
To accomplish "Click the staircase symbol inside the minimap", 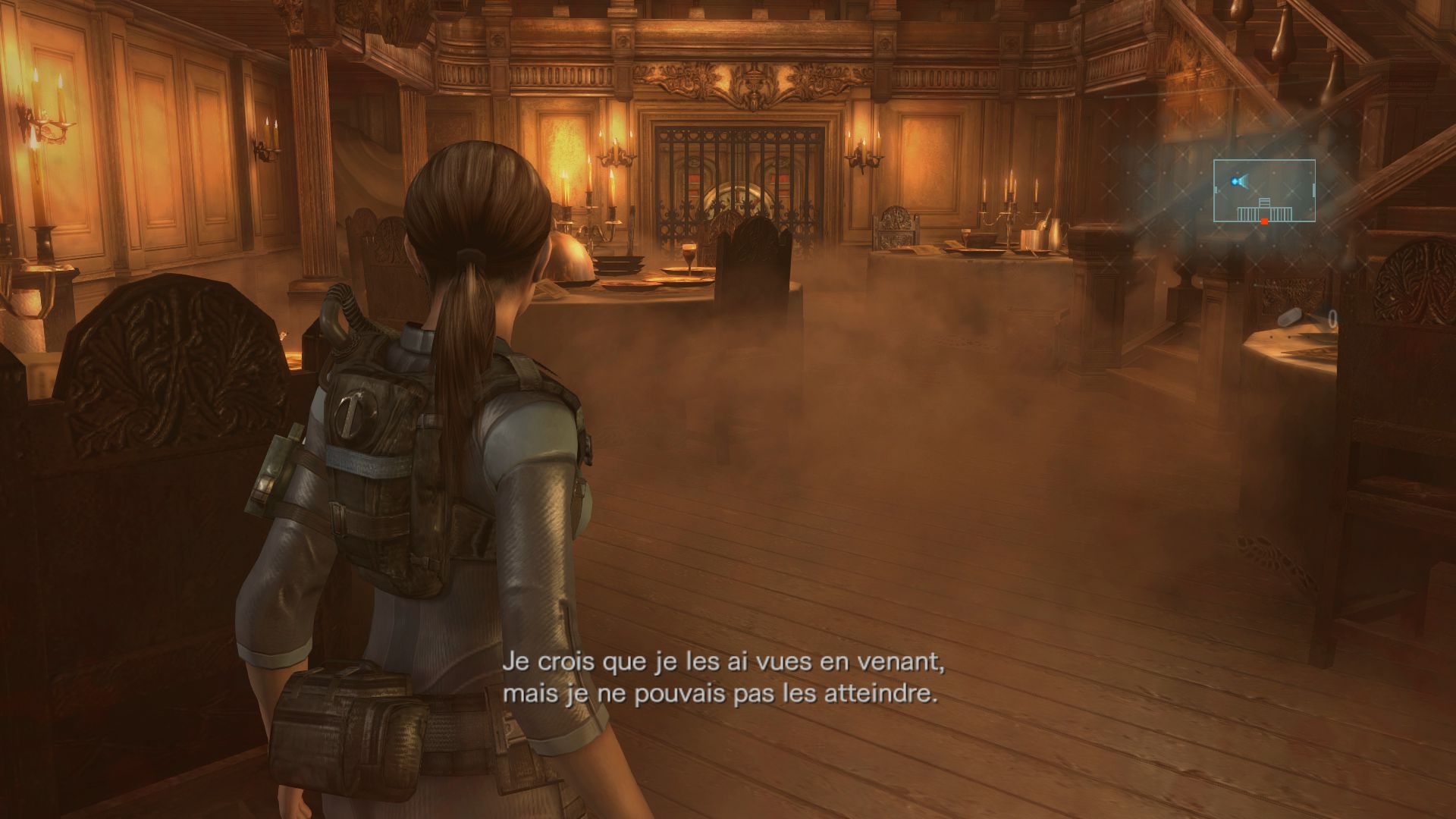I will [x=1263, y=202].
